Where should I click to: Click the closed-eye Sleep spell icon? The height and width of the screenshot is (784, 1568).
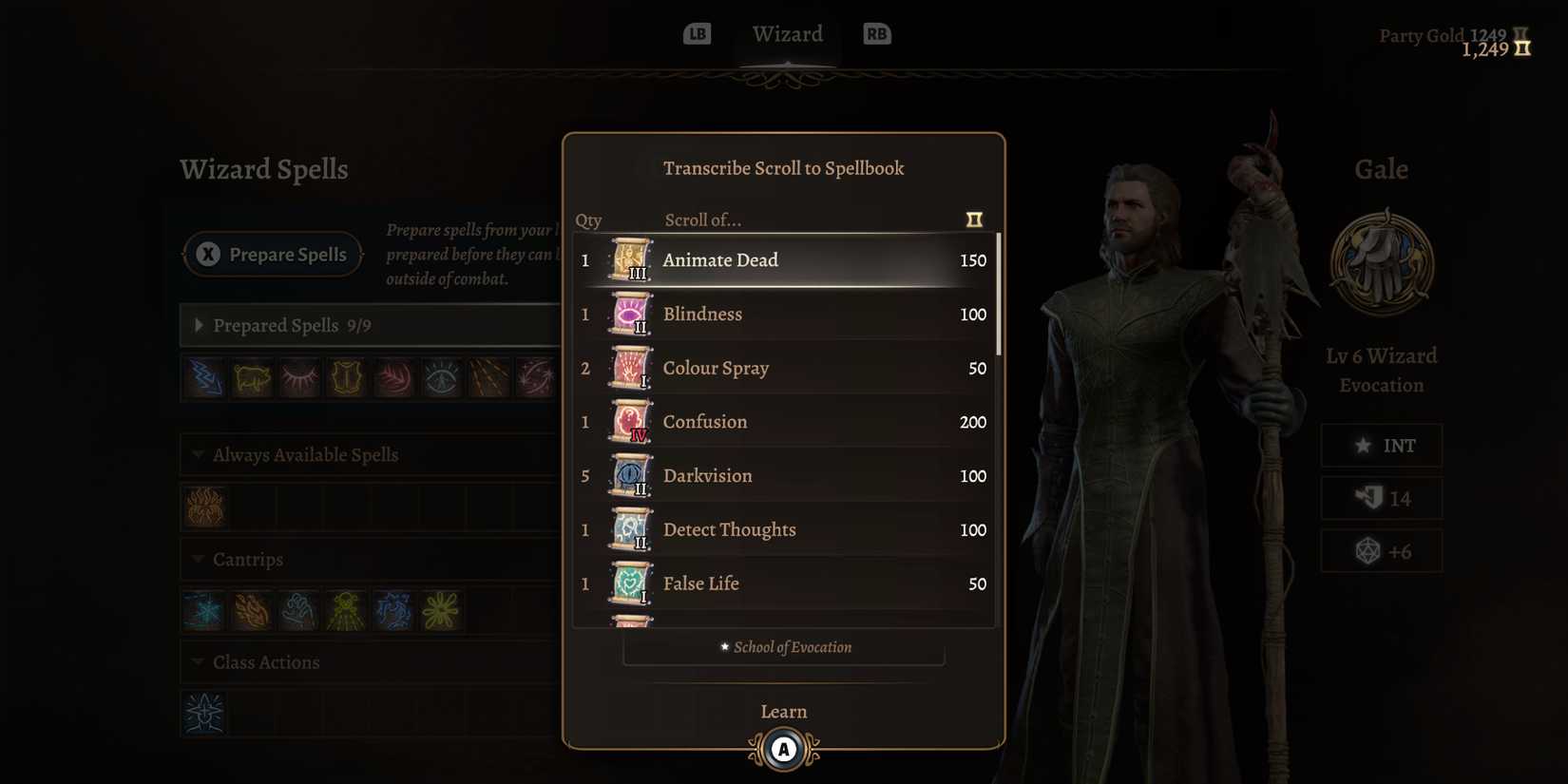[x=298, y=377]
